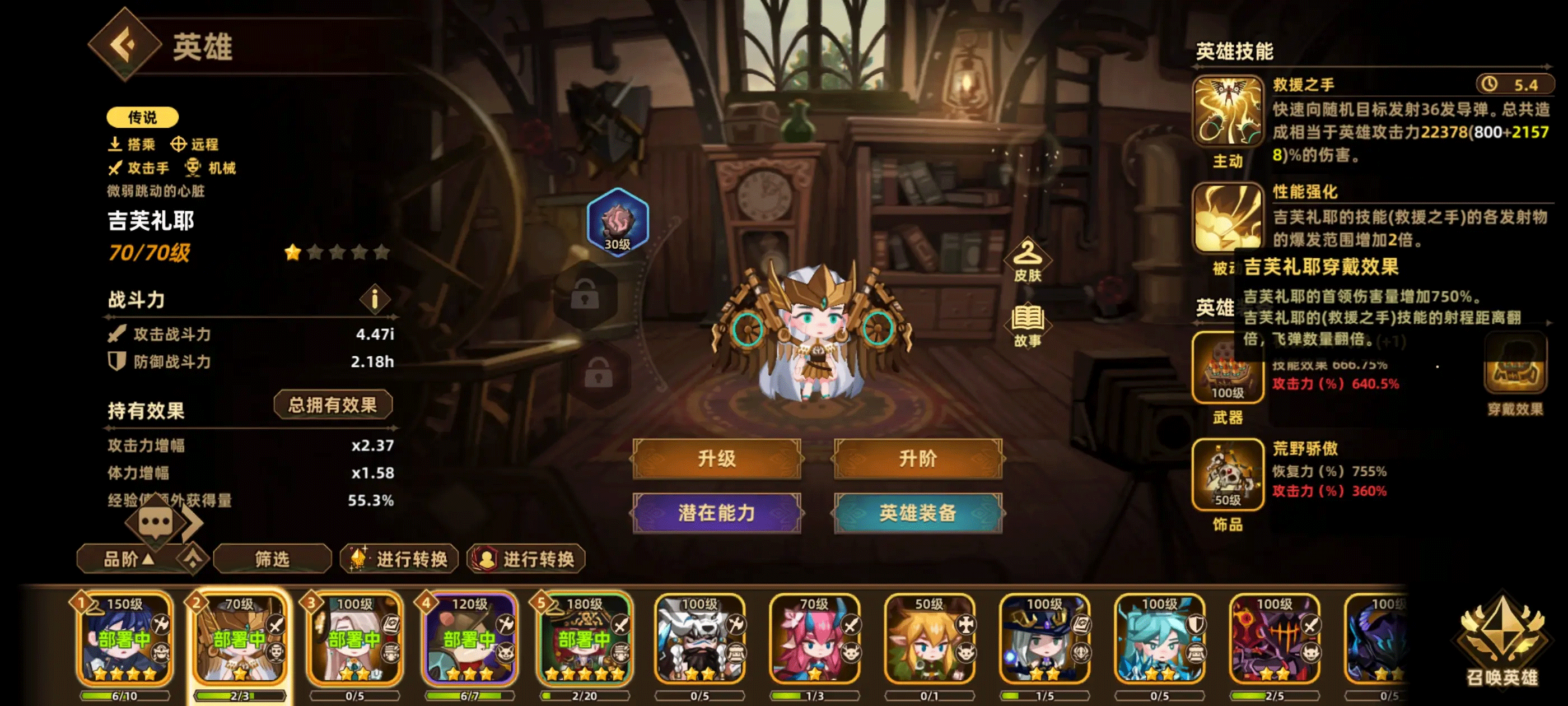Select the level 30 heart gem slot
Image resolution: width=1568 pixels, height=706 pixels.
(x=617, y=222)
